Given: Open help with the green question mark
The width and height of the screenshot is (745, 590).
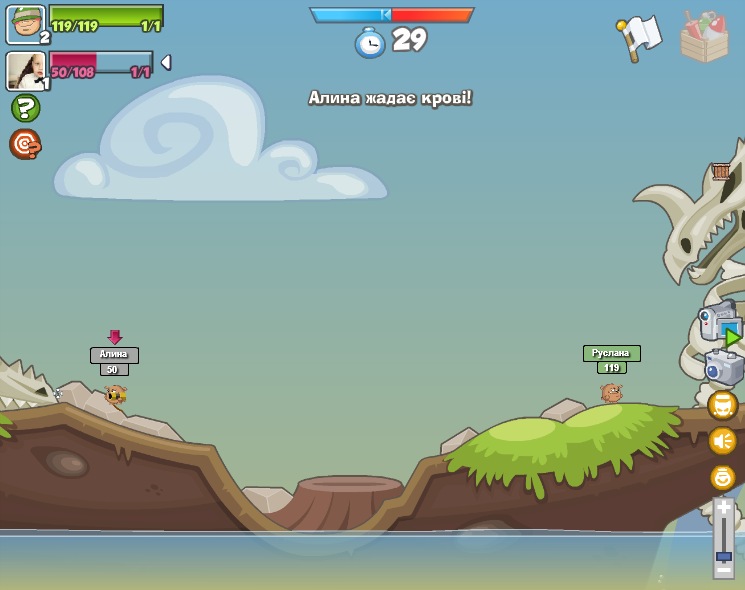Looking at the screenshot, I should tap(25, 108).
